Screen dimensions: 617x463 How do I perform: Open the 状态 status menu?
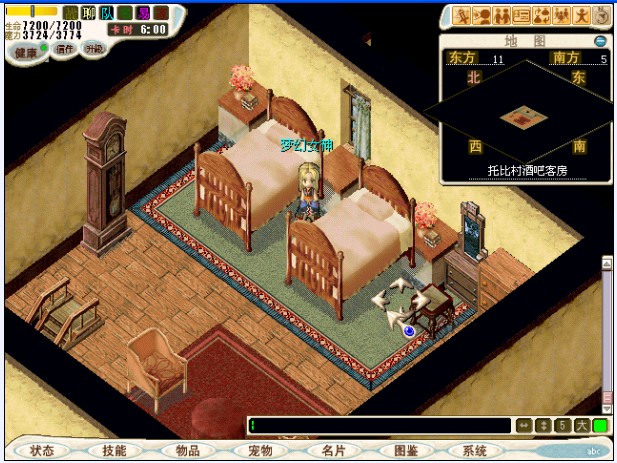click(x=42, y=451)
